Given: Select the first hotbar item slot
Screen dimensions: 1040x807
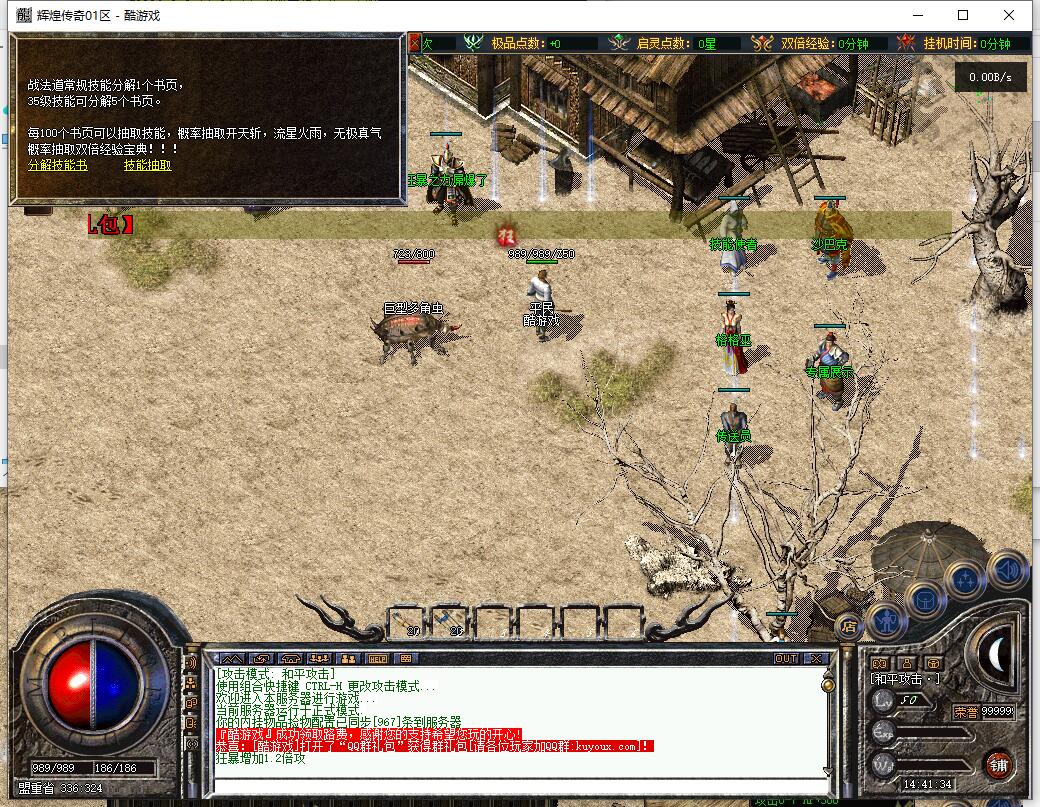Looking at the screenshot, I should click(408, 622).
